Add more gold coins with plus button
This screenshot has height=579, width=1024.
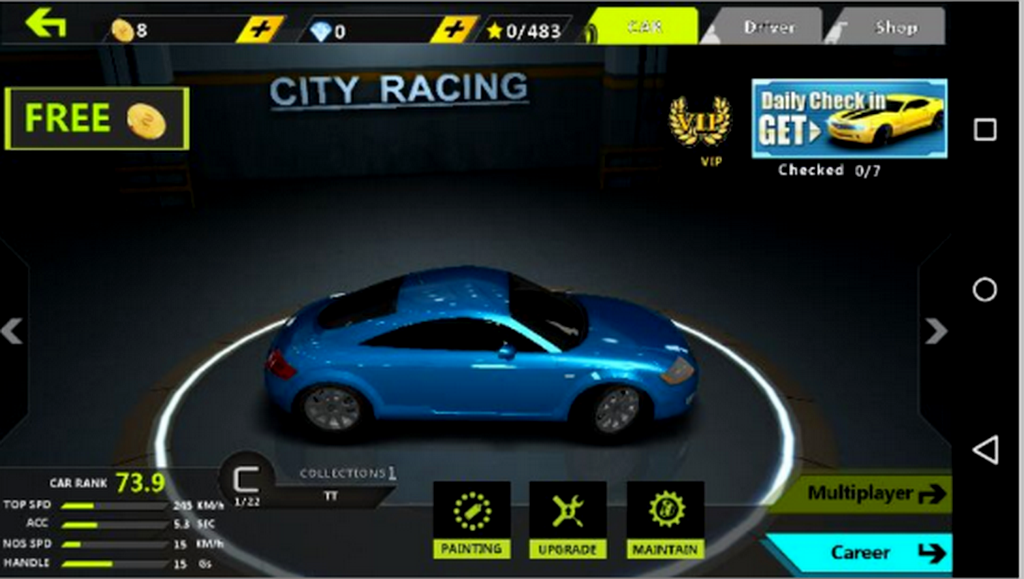click(x=261, y=29)
